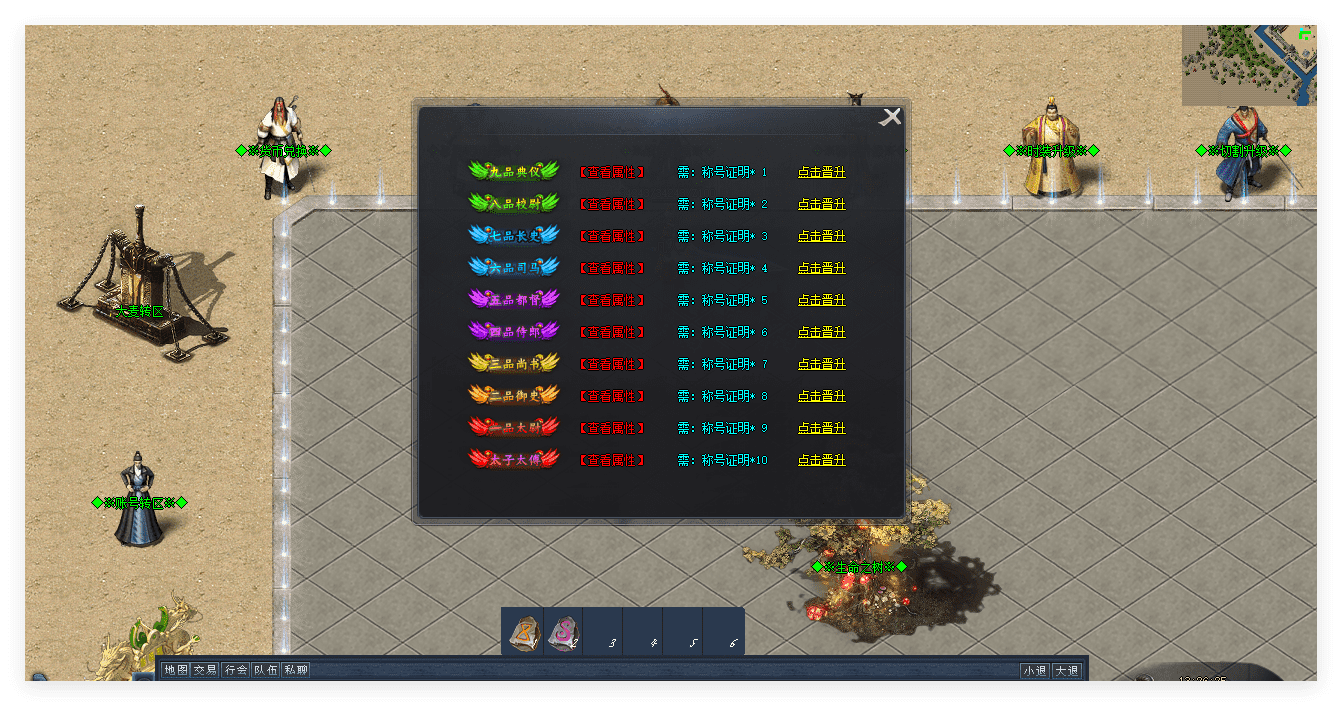
Task: Click promote for 二品御史
Action: pos(821,396)
